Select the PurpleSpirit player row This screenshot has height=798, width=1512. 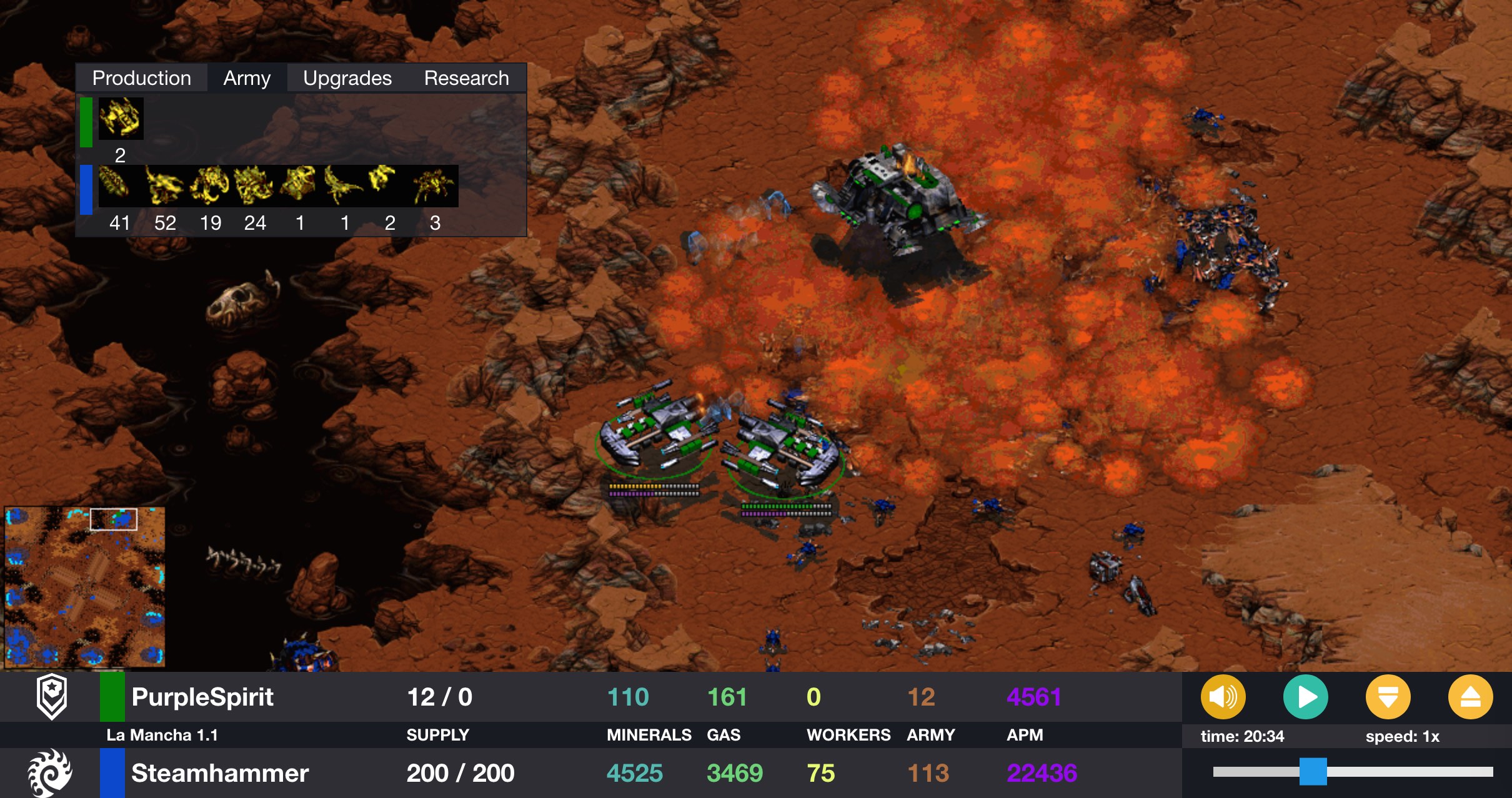tap(202, 697)
